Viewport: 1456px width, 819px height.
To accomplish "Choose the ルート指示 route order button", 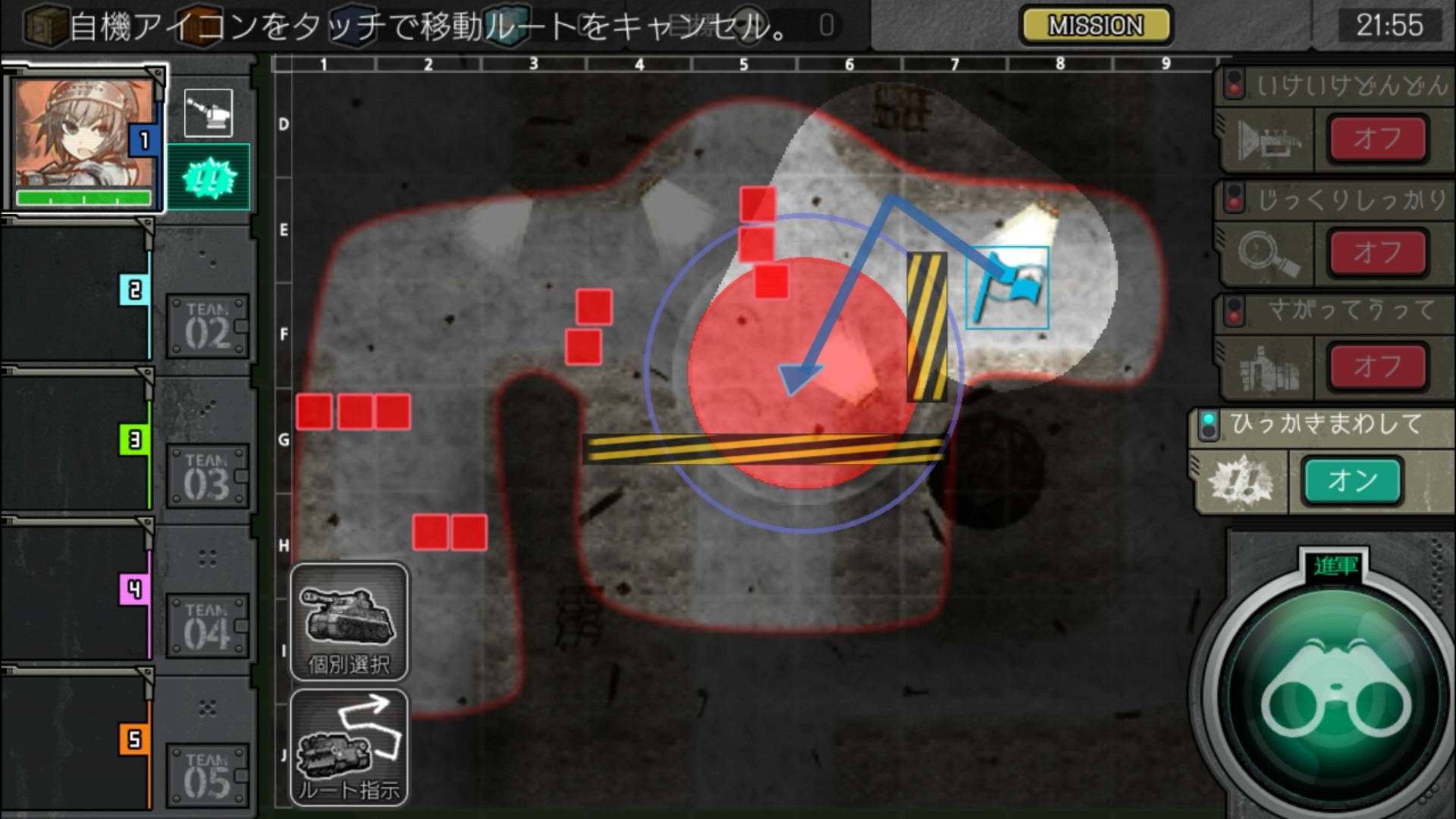I will (x=349, y=748).
